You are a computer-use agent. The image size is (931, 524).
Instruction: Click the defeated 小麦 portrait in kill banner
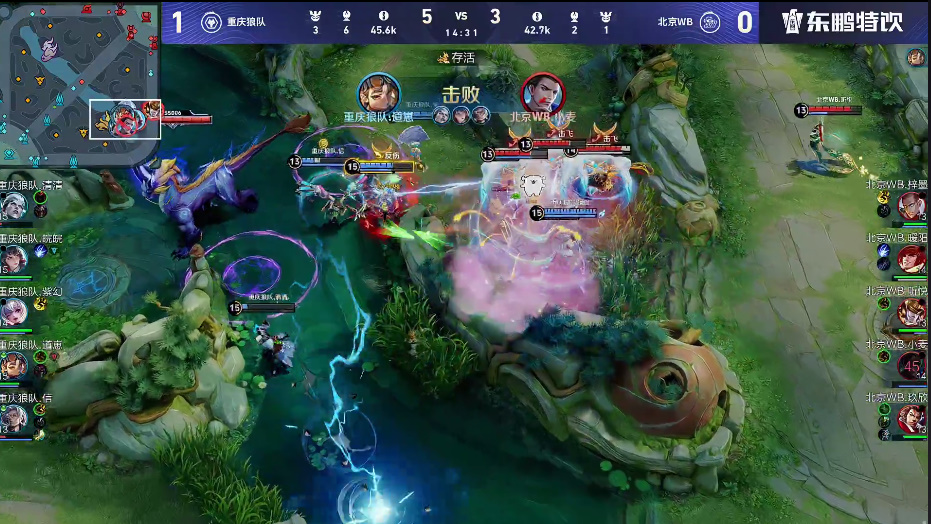(x=543, y=95)
